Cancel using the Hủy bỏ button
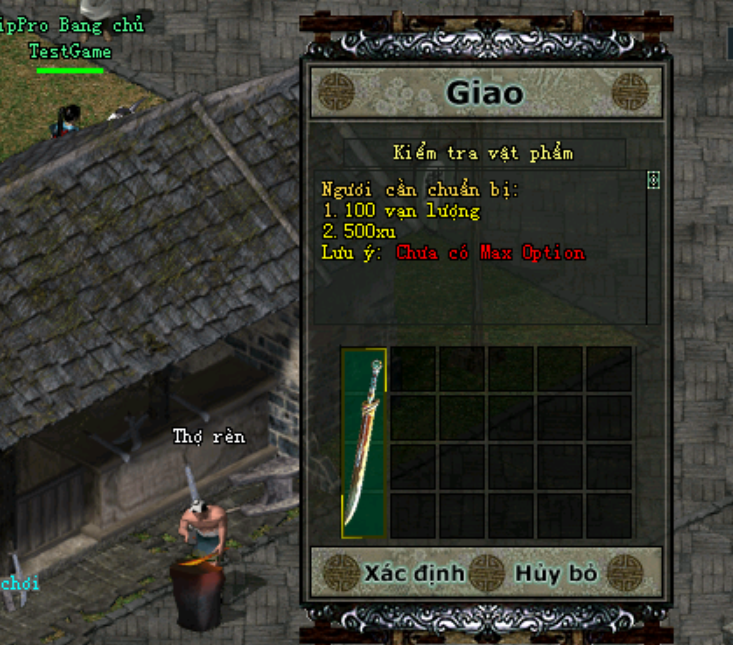 click(x=556, y=573)
